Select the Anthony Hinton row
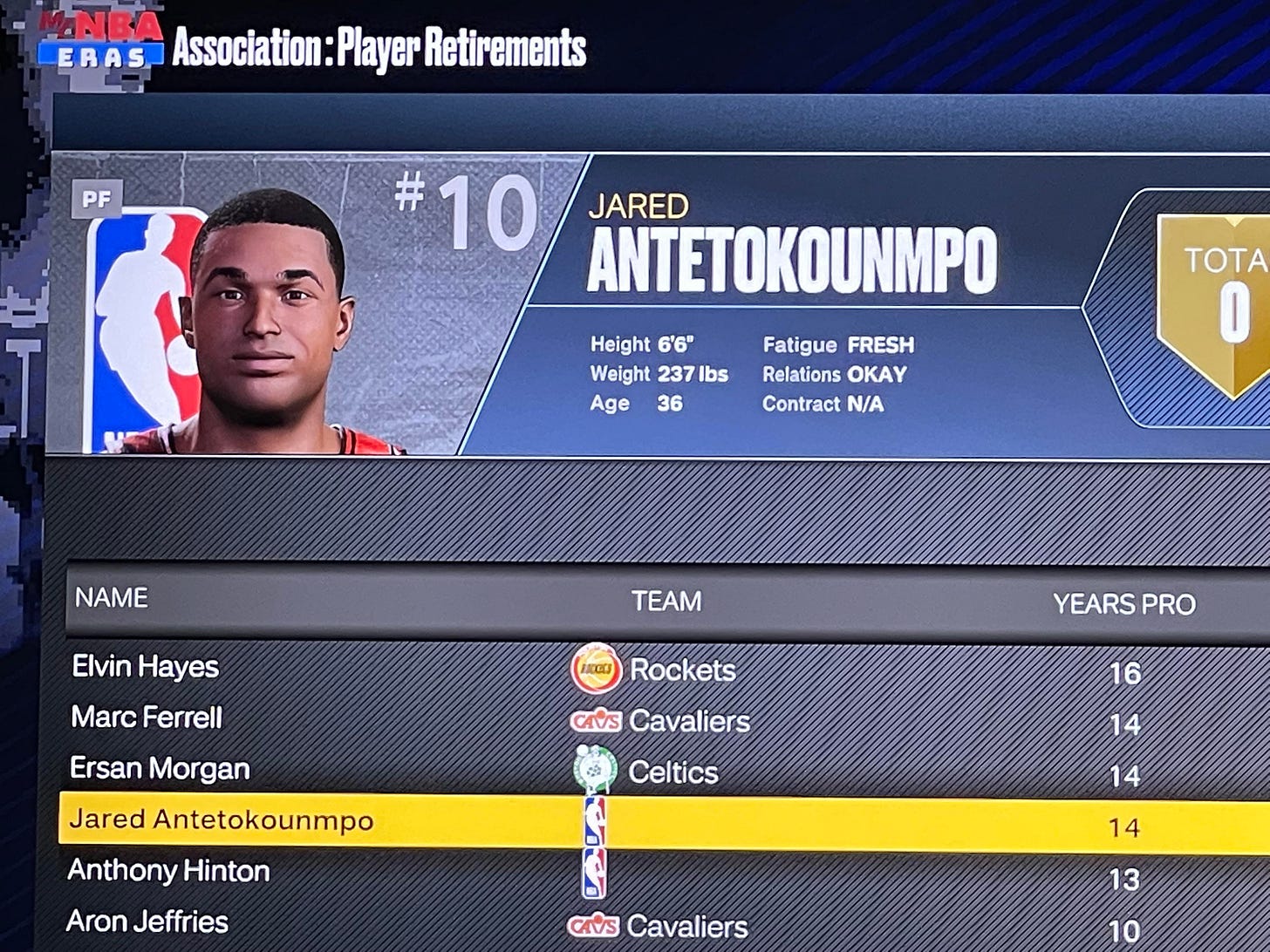Image resolution: width=1270 pixels, height=952 pixels. click(168, 871)
